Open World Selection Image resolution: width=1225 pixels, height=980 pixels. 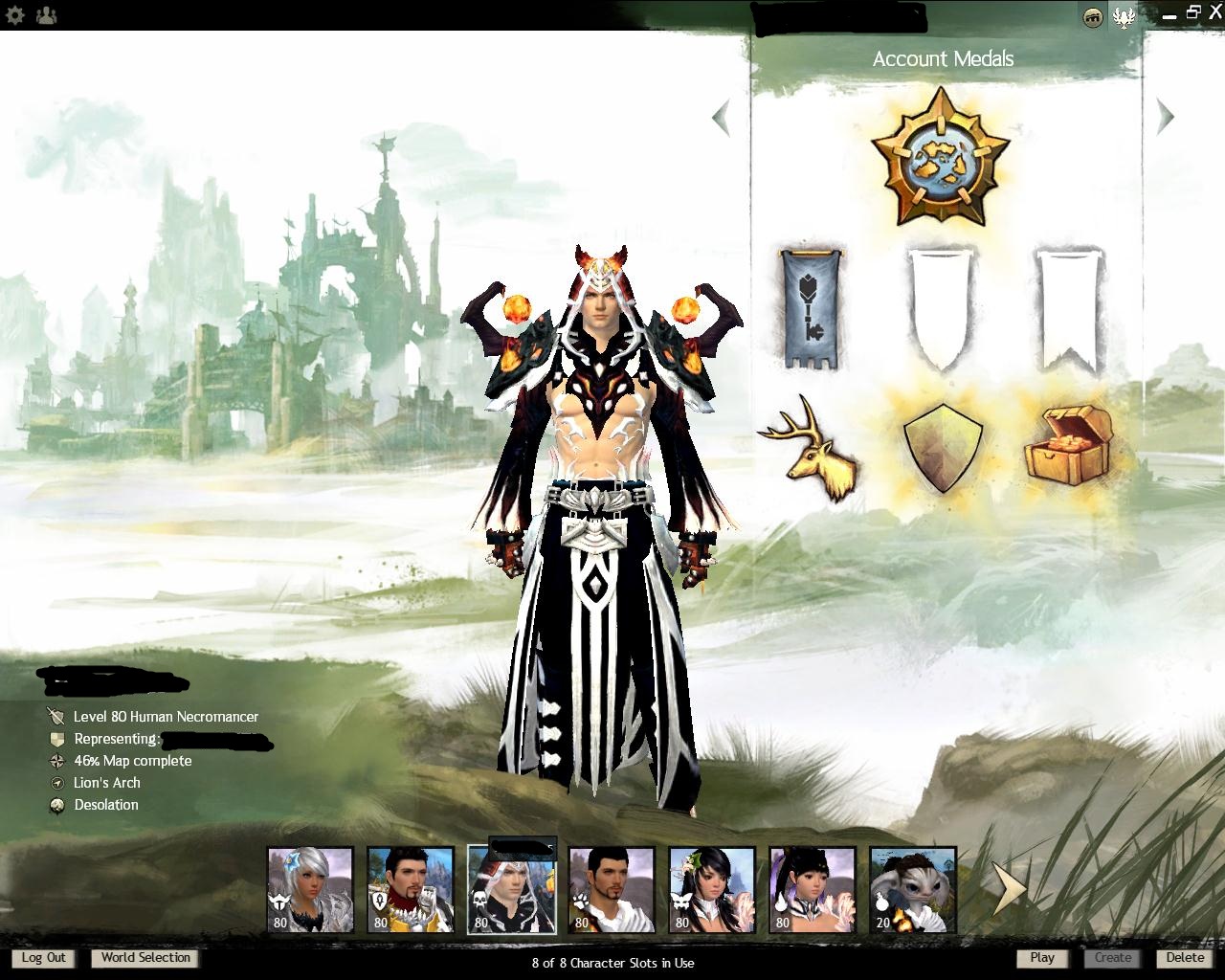coord(145,958)
